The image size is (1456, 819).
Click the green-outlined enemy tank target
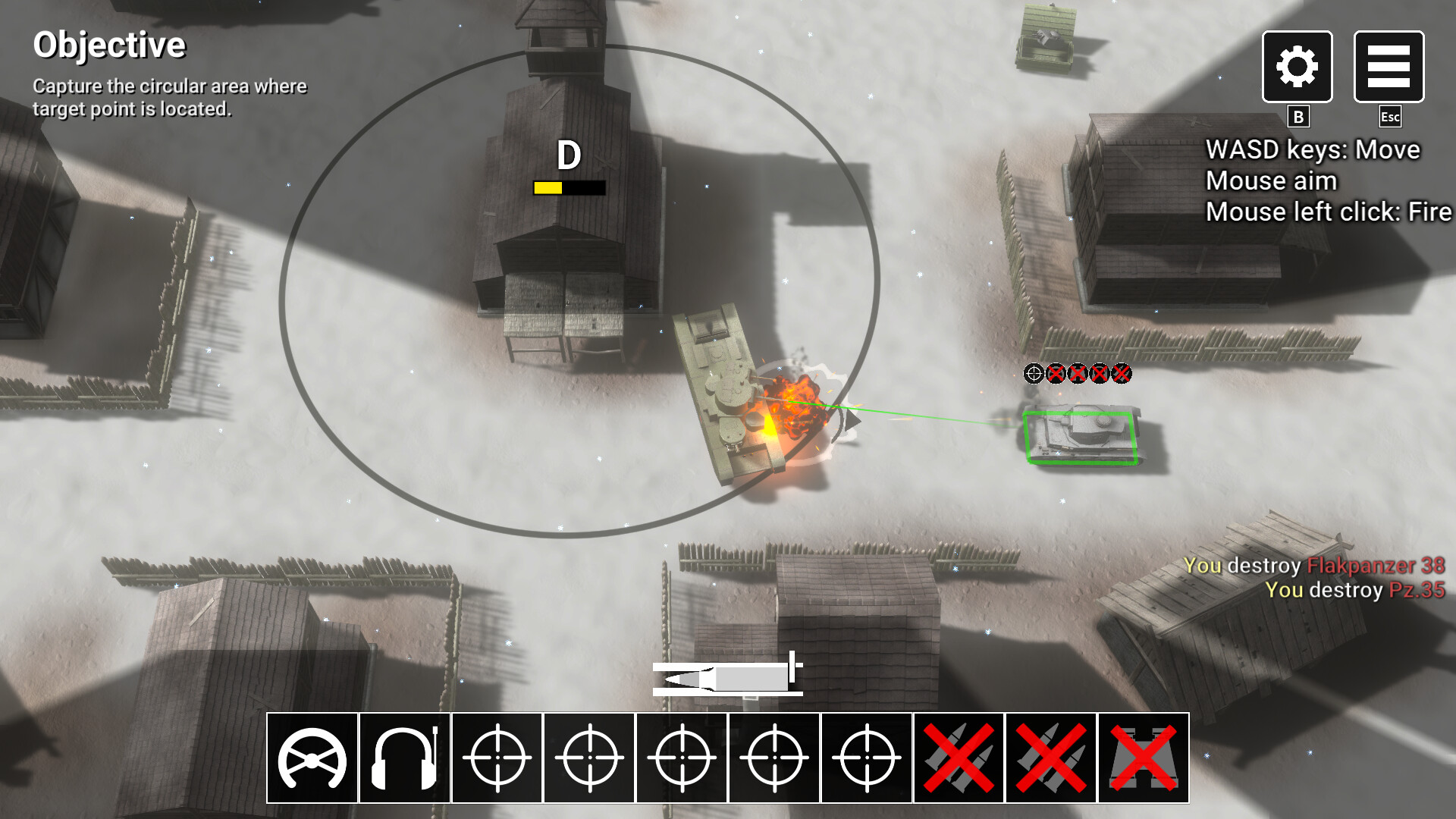click(1080, 438)
